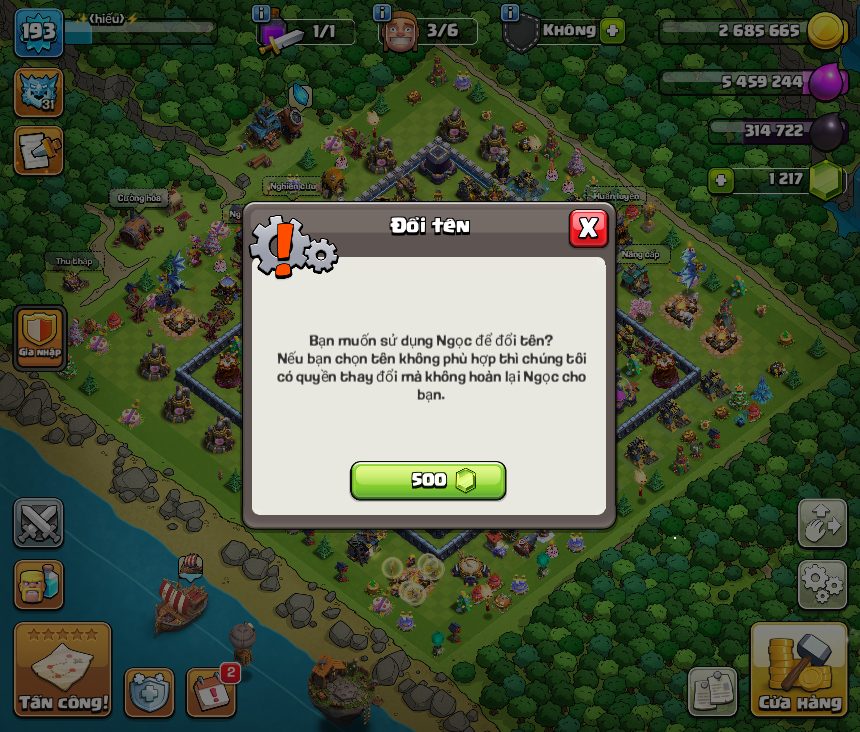Open the crossed swords battle log
The image size is (860, 732).
38,523
